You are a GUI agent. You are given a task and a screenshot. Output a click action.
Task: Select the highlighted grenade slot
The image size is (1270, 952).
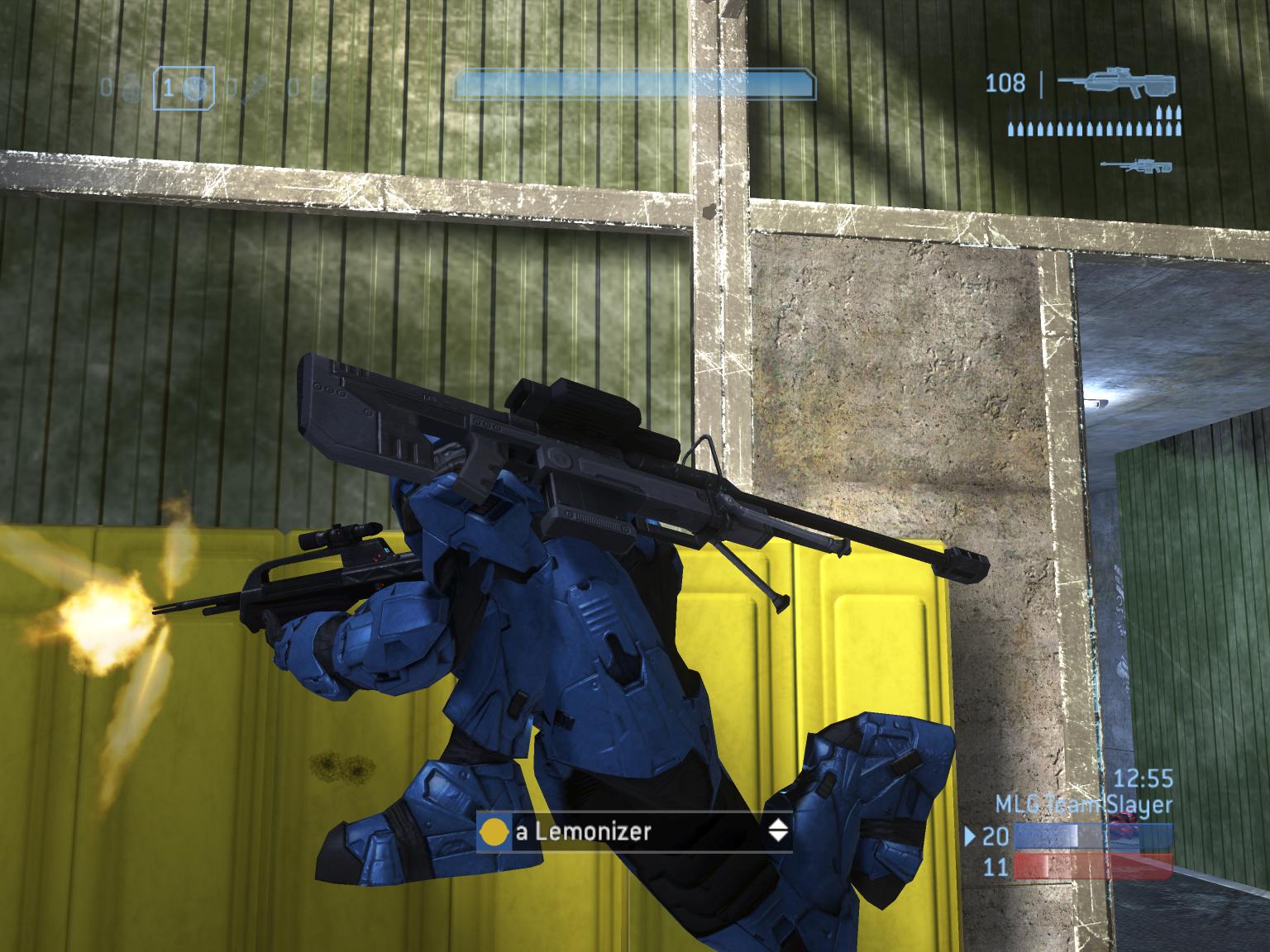[x=184, y=87]
